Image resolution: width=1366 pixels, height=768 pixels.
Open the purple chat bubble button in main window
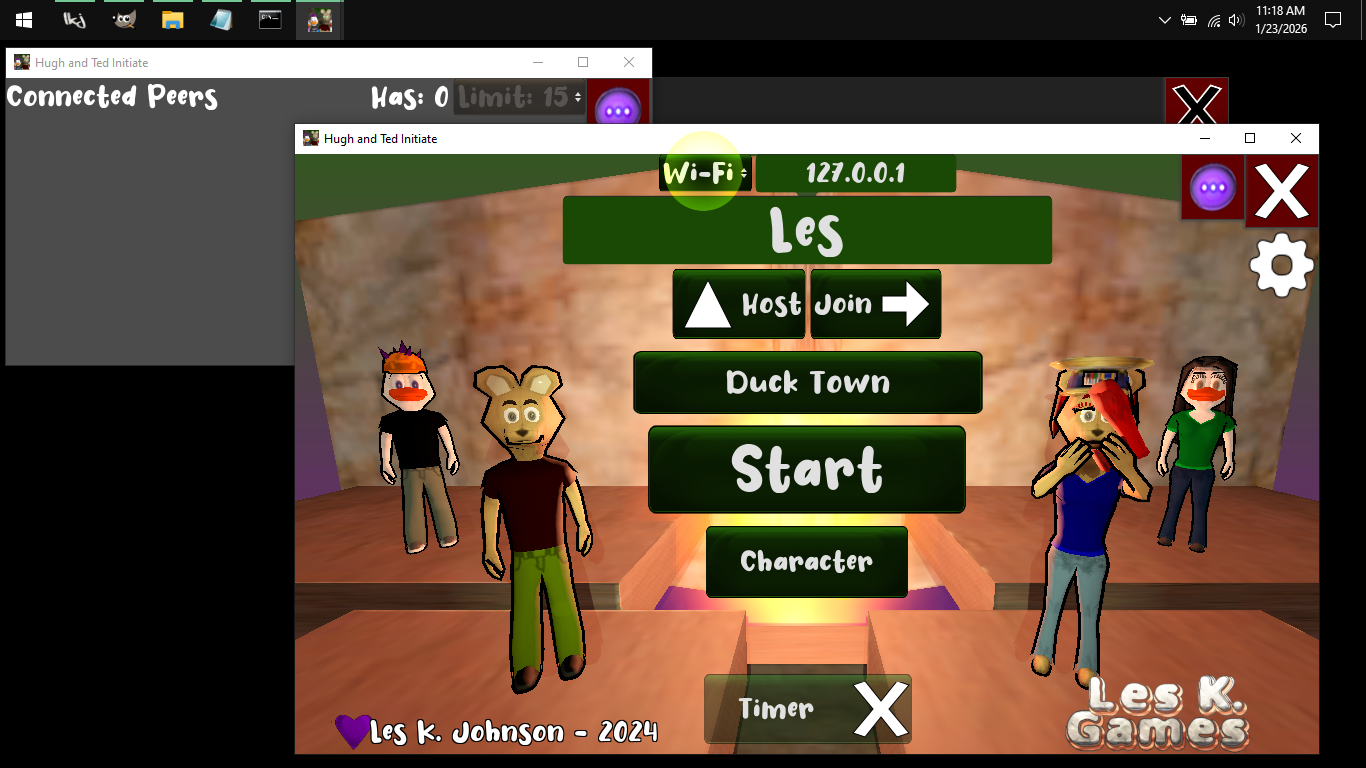1212,187
